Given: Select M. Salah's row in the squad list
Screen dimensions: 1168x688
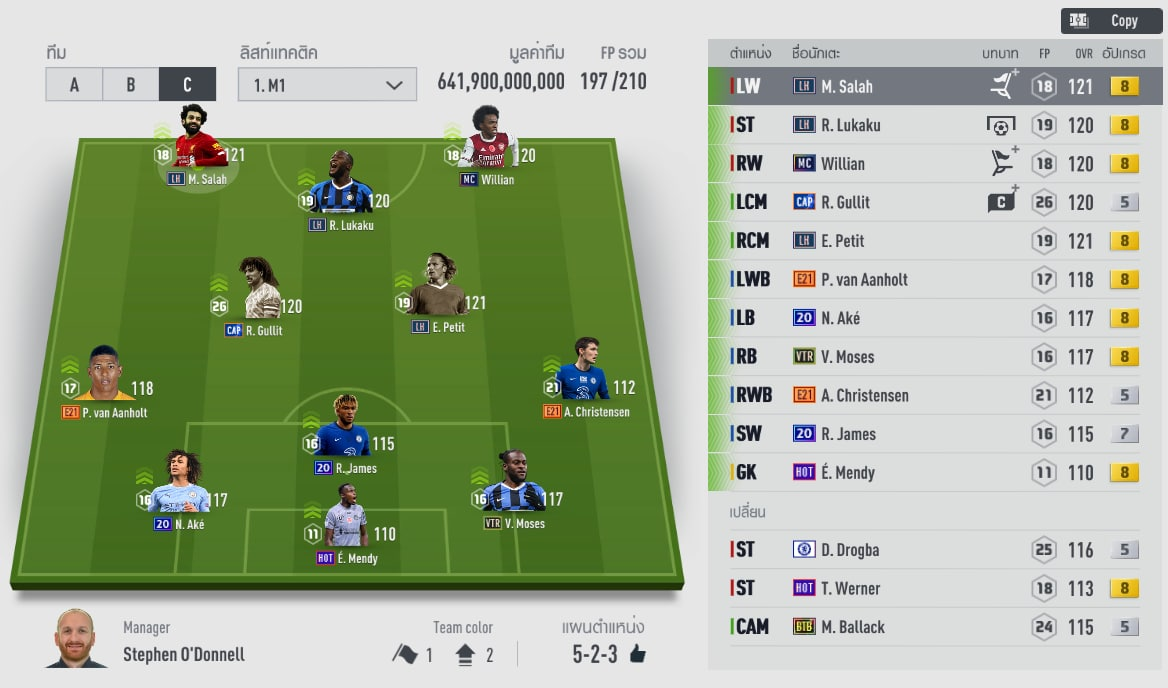Looking at the screenshot, I should (x=935, y=87).
